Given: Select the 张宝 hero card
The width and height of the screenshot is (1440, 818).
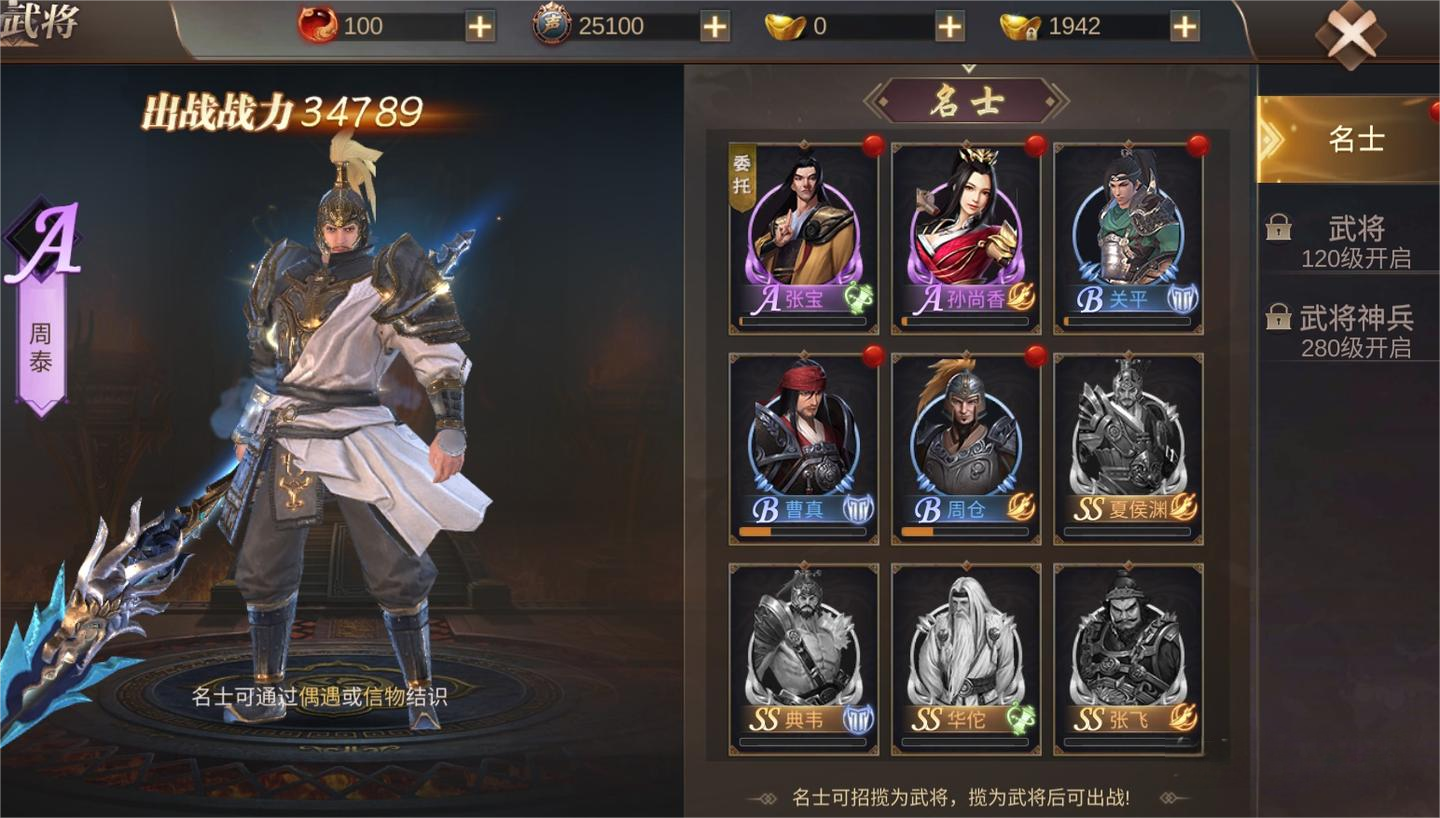Looking at the screenshot, I should point(803,238).
